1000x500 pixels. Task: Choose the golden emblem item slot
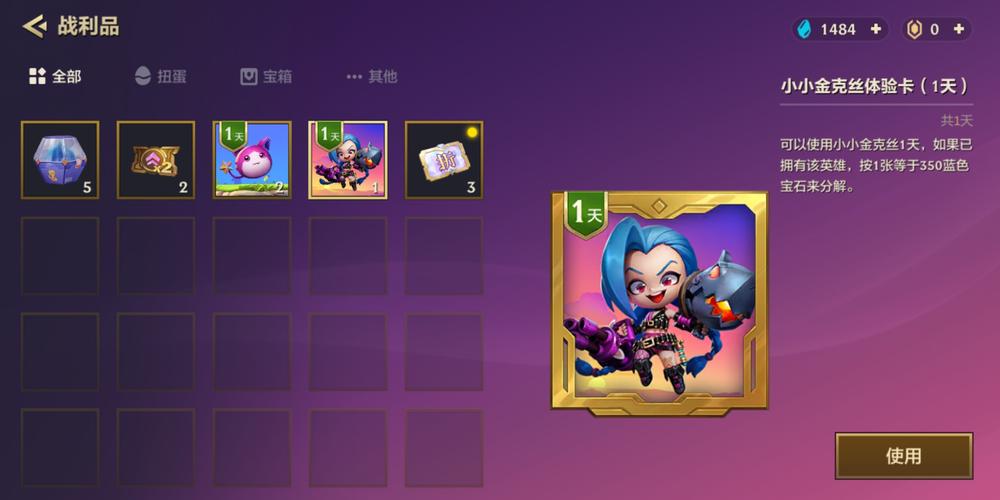pos(156,160)
